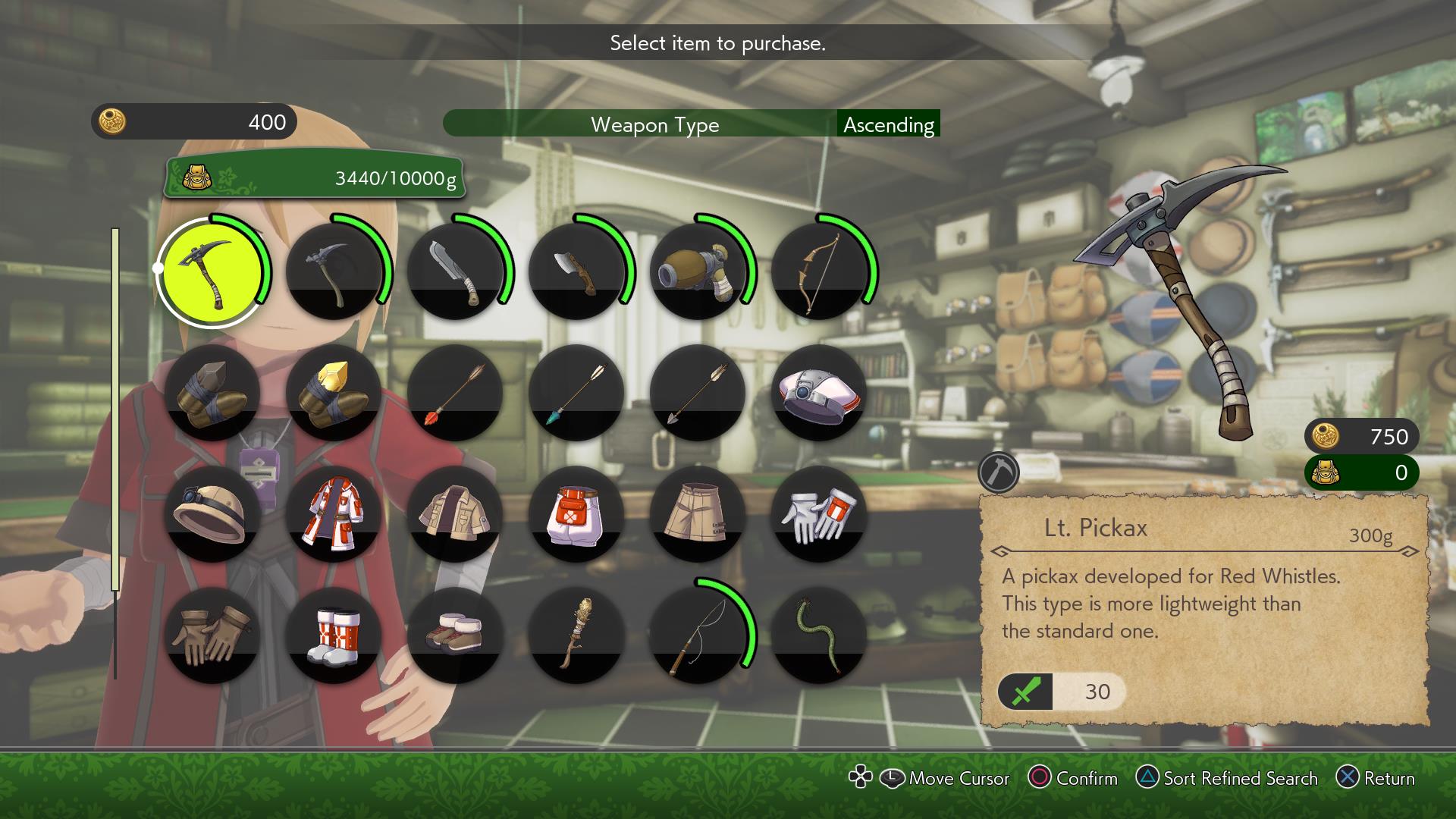Choose the brown leather gloves

tap(212, 635)
